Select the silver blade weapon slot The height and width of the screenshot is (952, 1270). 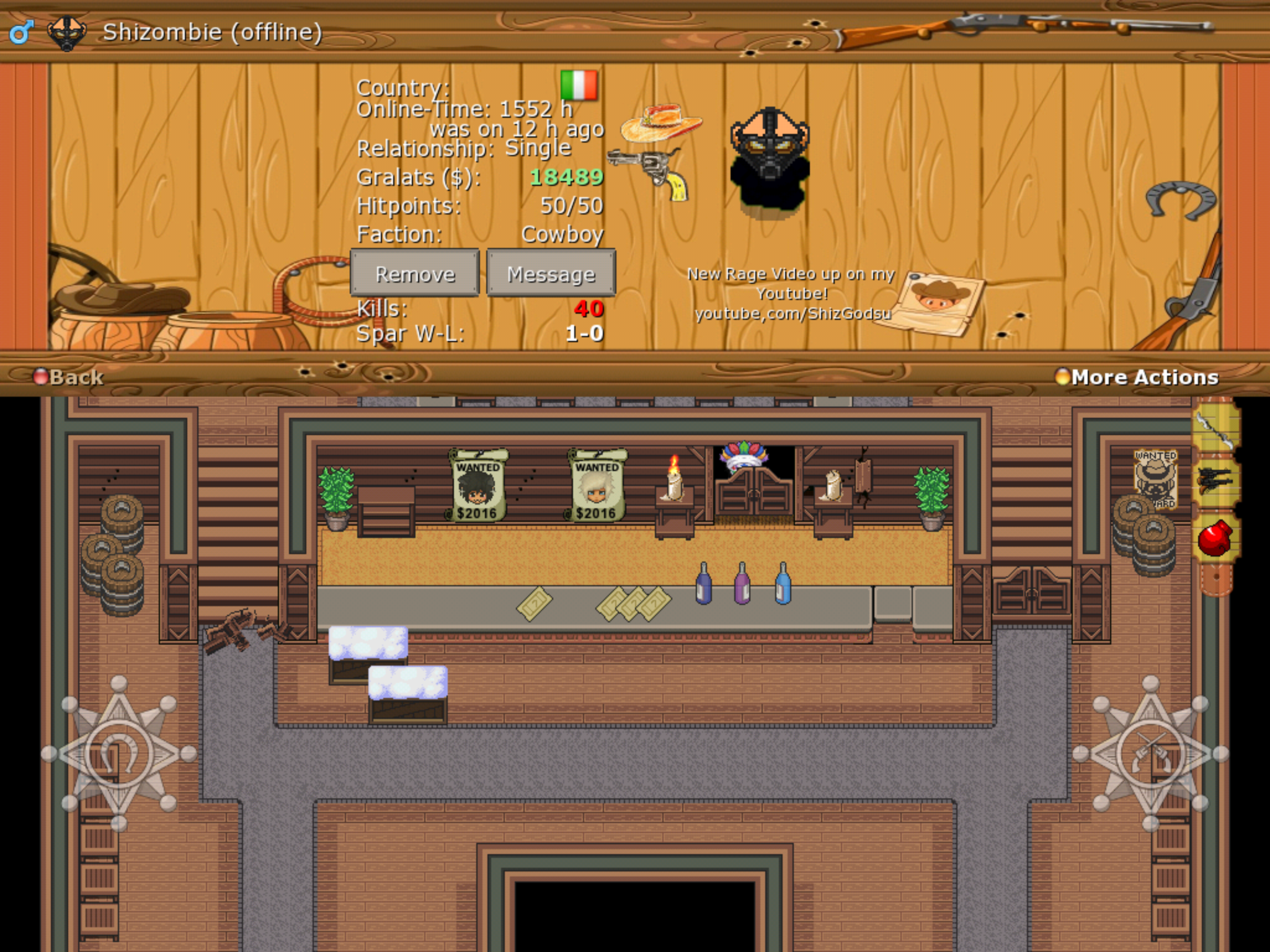tap(1216, 429)
